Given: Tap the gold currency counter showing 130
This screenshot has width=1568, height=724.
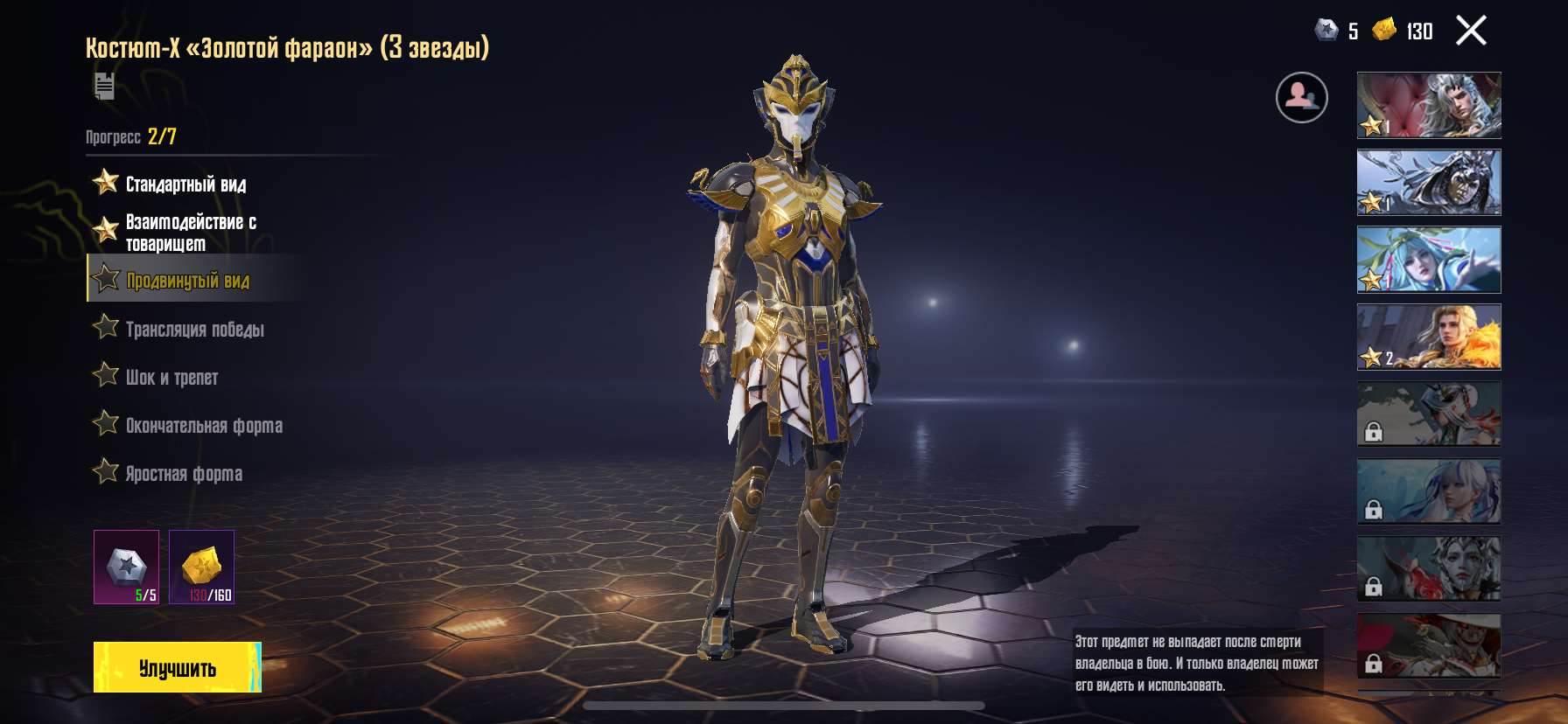Looking at the screenshot, I should click(1403, 31).
